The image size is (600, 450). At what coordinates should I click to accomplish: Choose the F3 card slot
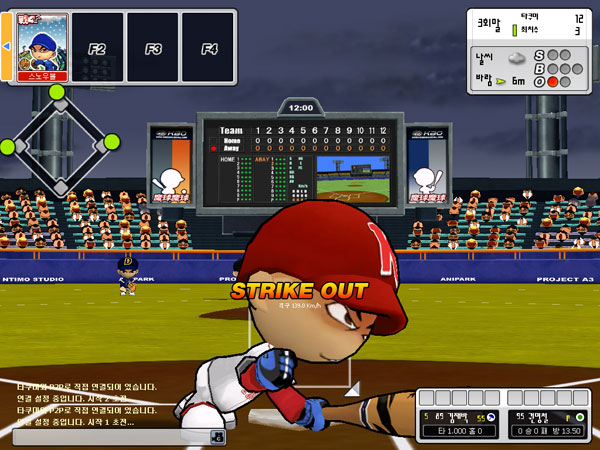click(x=153, y=47)
